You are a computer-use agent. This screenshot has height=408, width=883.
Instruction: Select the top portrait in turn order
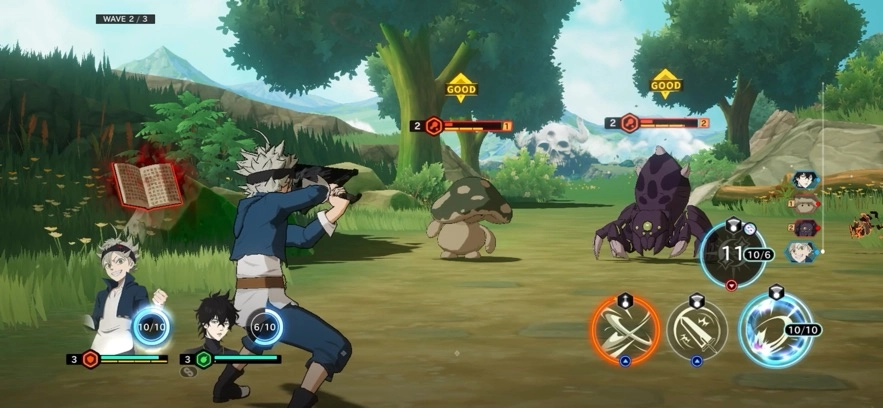click(x=802, y=181)
